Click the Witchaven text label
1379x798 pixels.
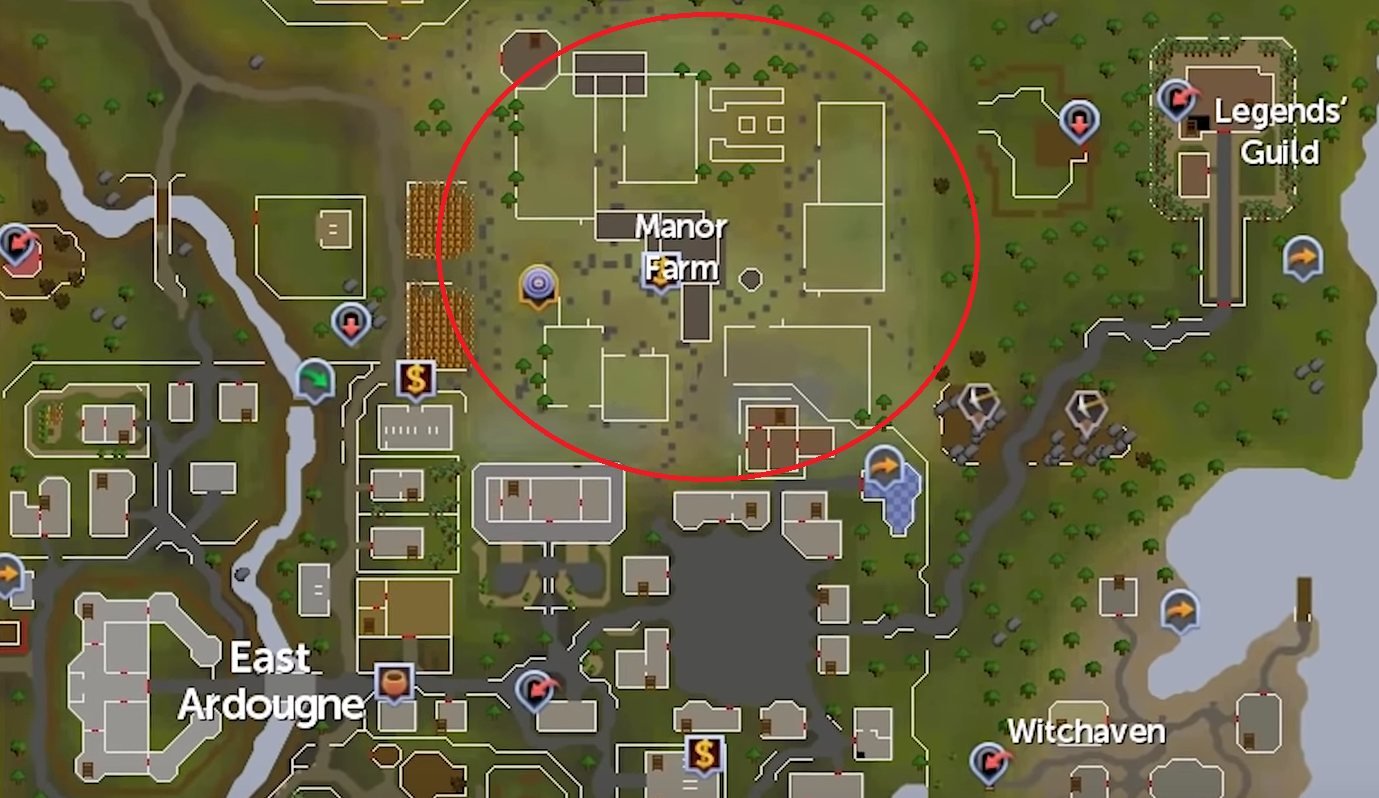coord(1086,733)
